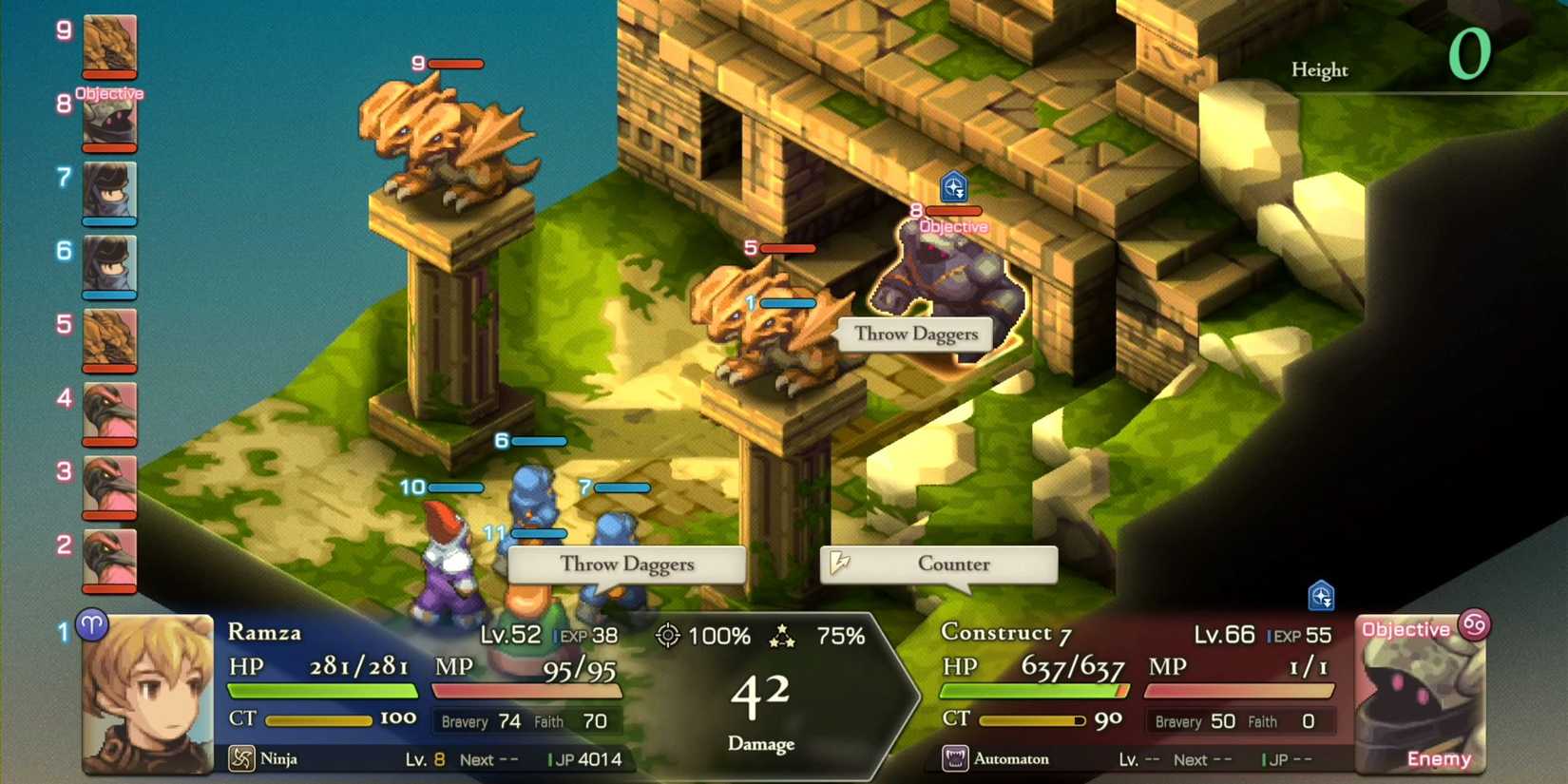Click turn order portrait number 3
1568x784 pixels.
pos(109,486)
